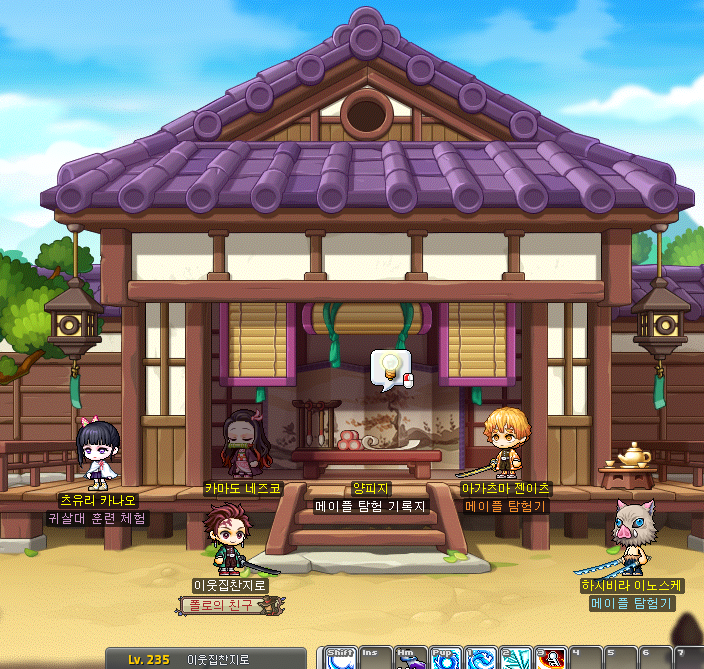
Task: Activate the blue dragon skill in slot 1
Action: point(481,659)
